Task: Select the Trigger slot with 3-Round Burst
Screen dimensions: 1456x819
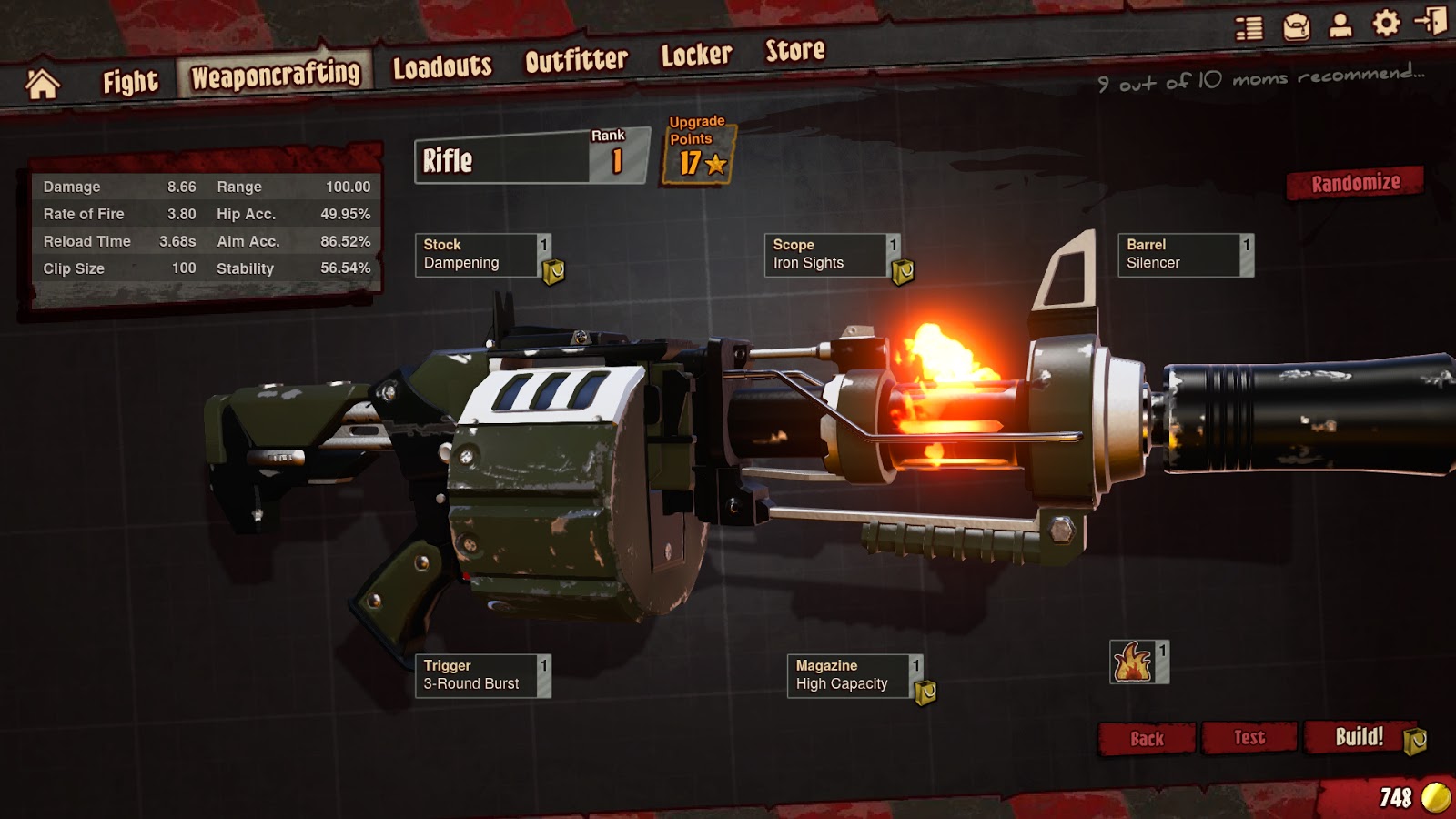Action: coord(478,673)
